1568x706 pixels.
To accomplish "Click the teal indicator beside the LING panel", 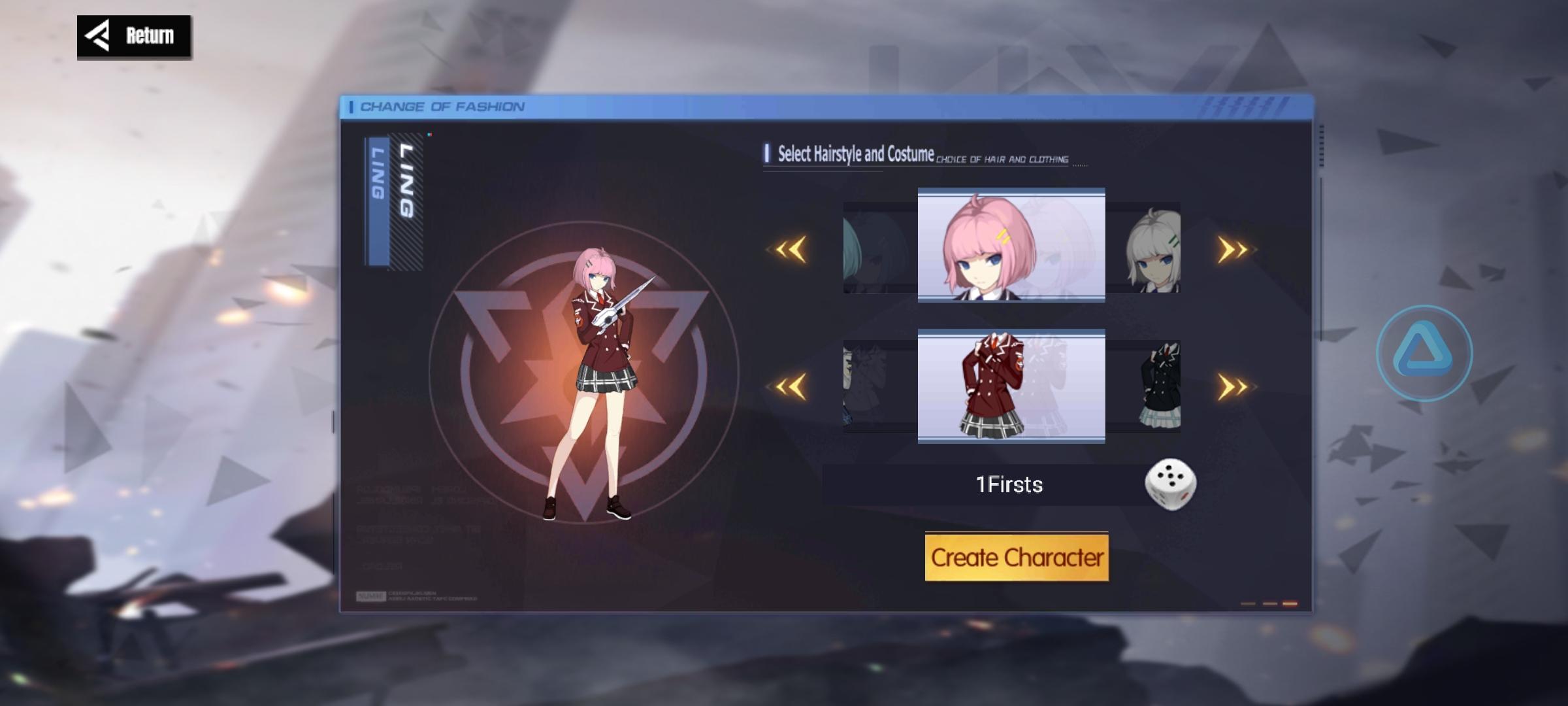I will (x=429, y=134).
